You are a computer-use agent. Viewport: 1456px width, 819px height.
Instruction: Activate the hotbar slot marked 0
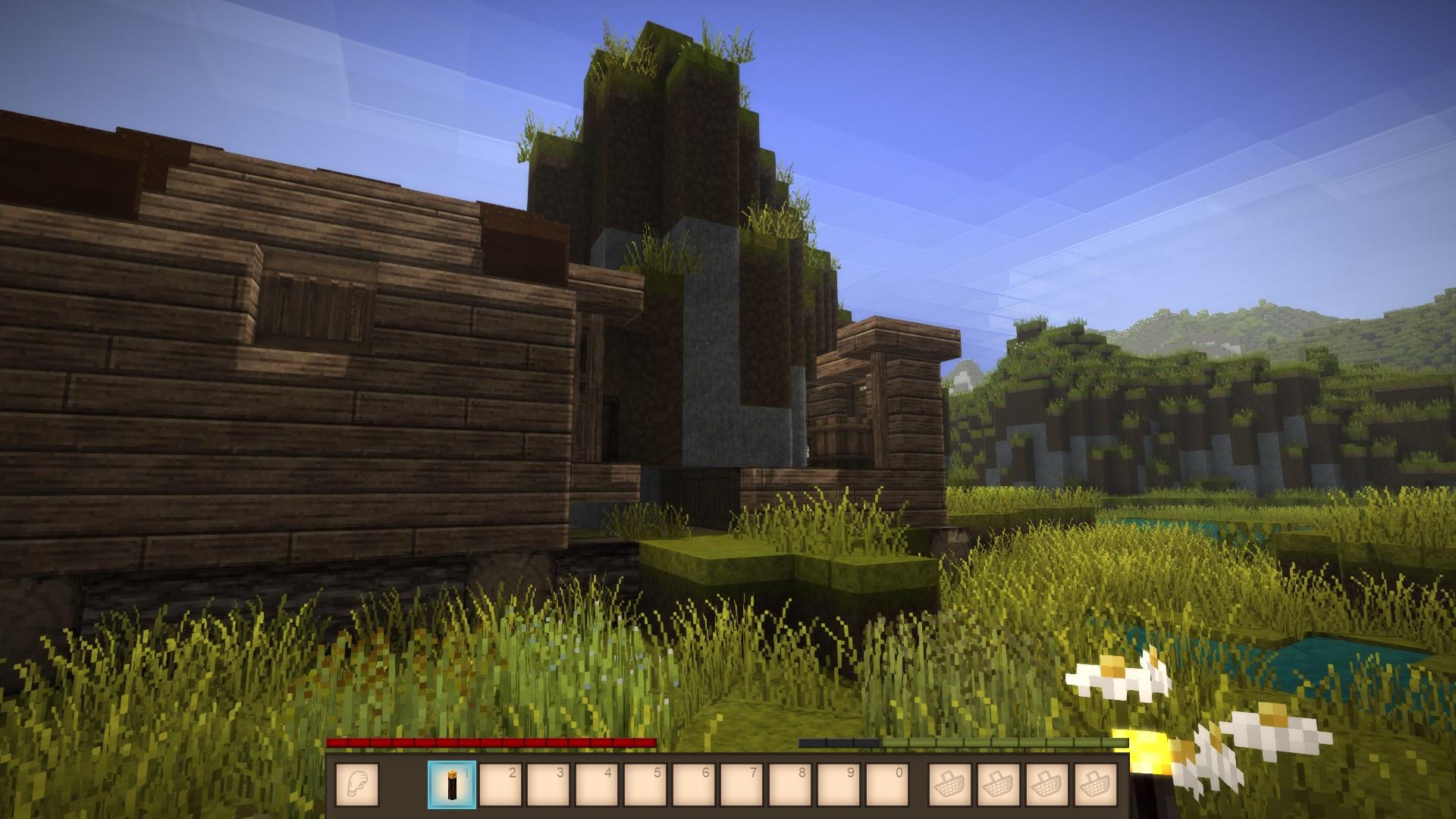886,784
